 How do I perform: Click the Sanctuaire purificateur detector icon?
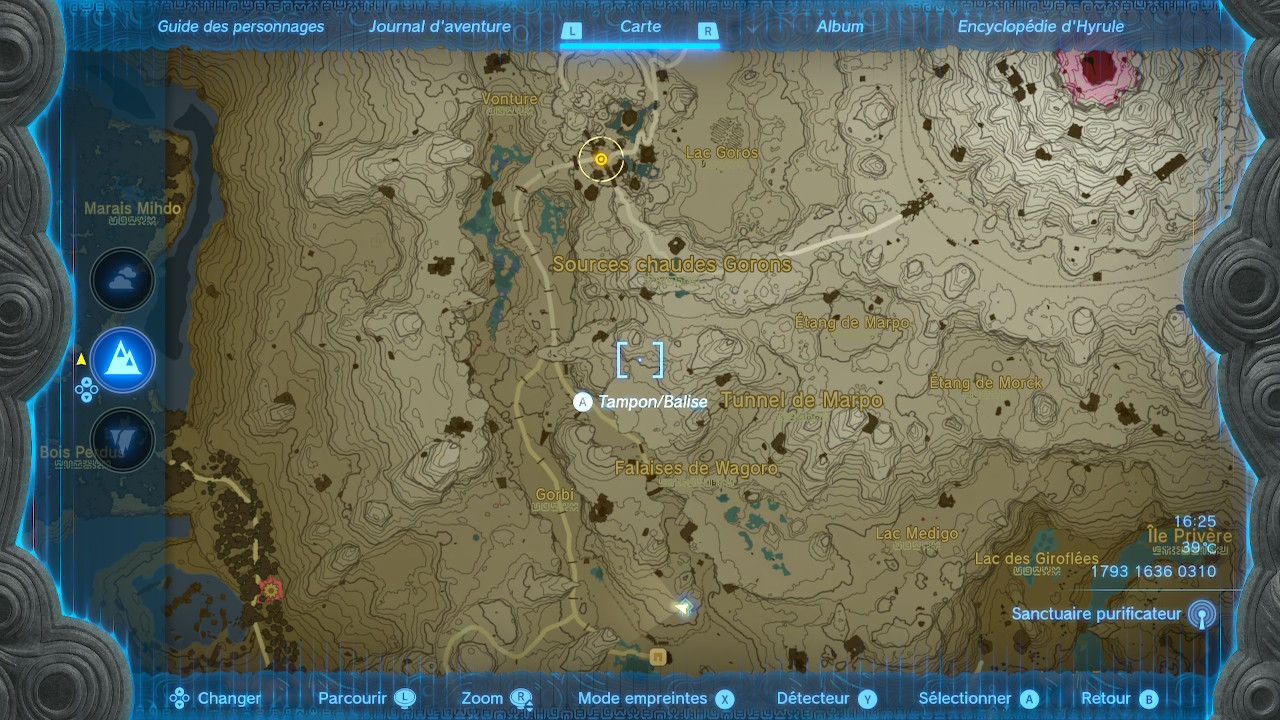(x=1201, y=615)
